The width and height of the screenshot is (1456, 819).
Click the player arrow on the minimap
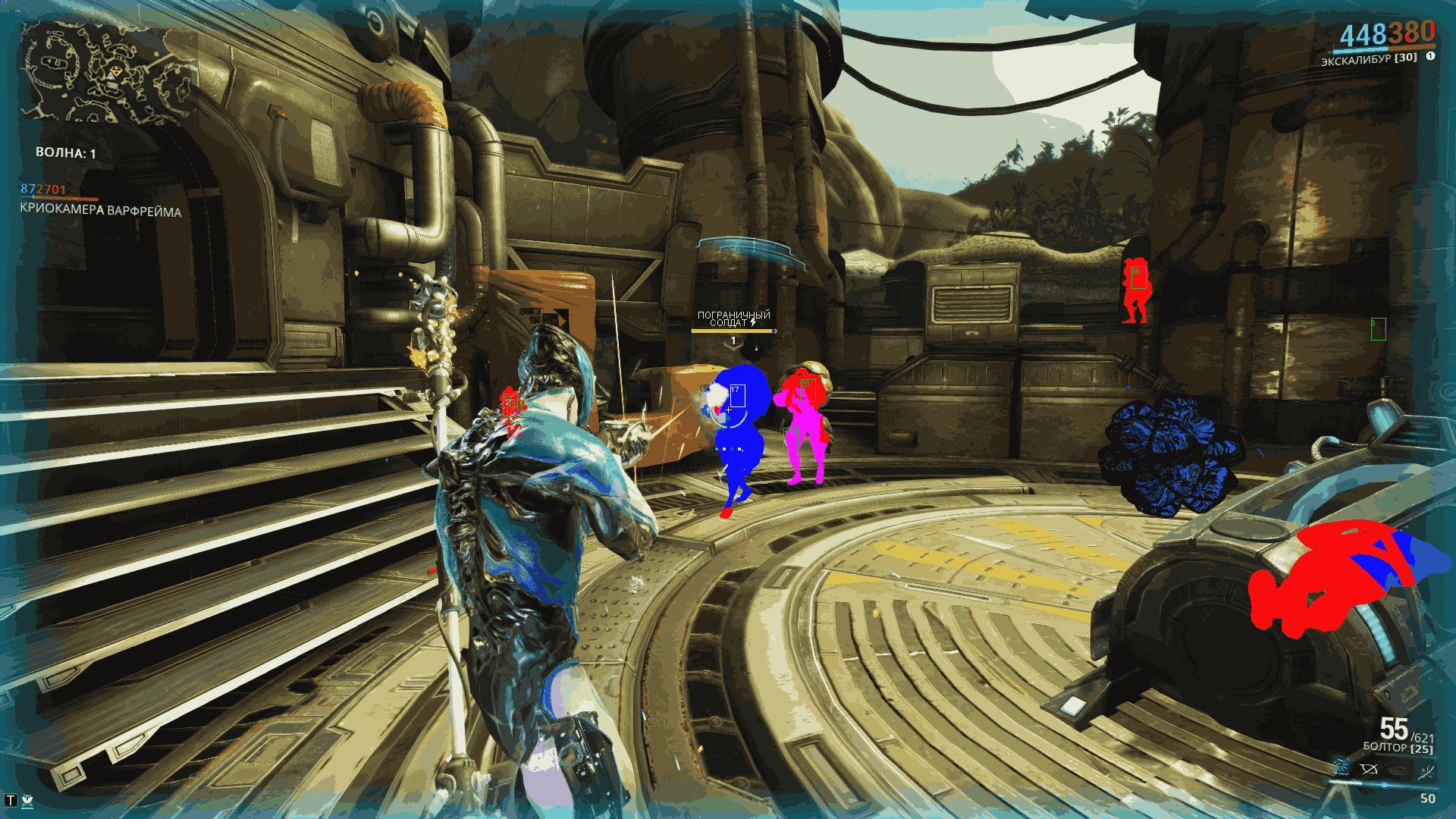111,77
